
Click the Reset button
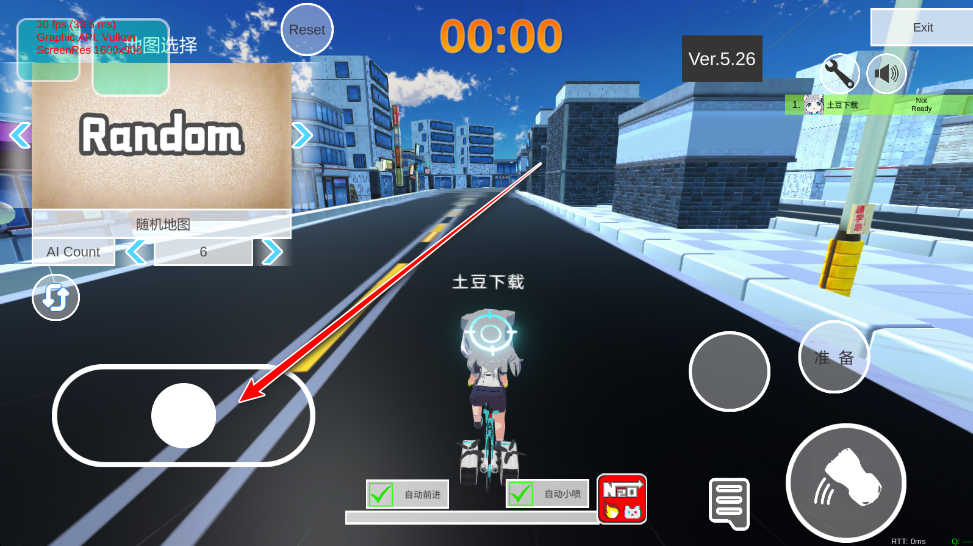click(307, 30)
